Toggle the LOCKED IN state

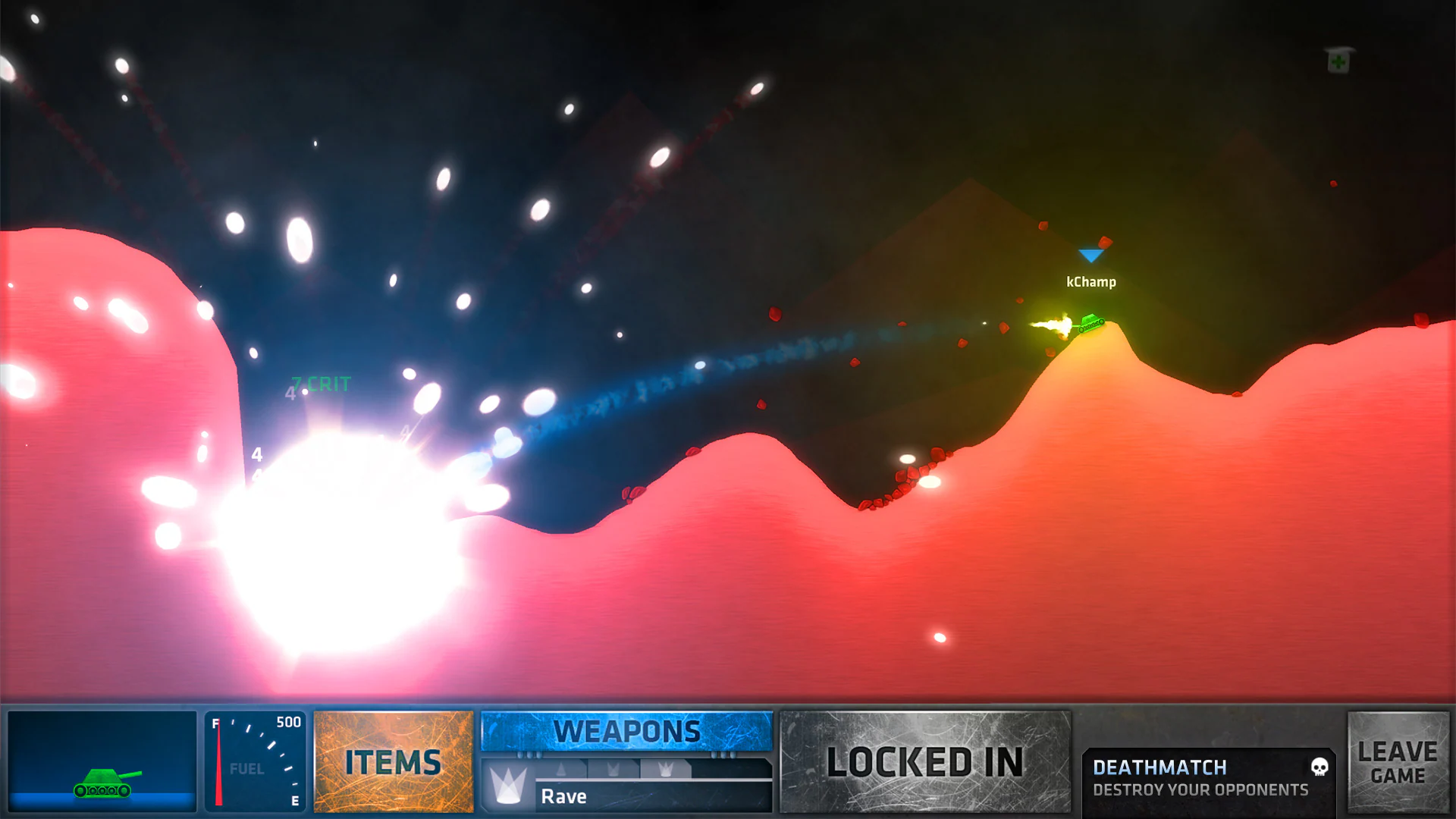click(926, 762)
